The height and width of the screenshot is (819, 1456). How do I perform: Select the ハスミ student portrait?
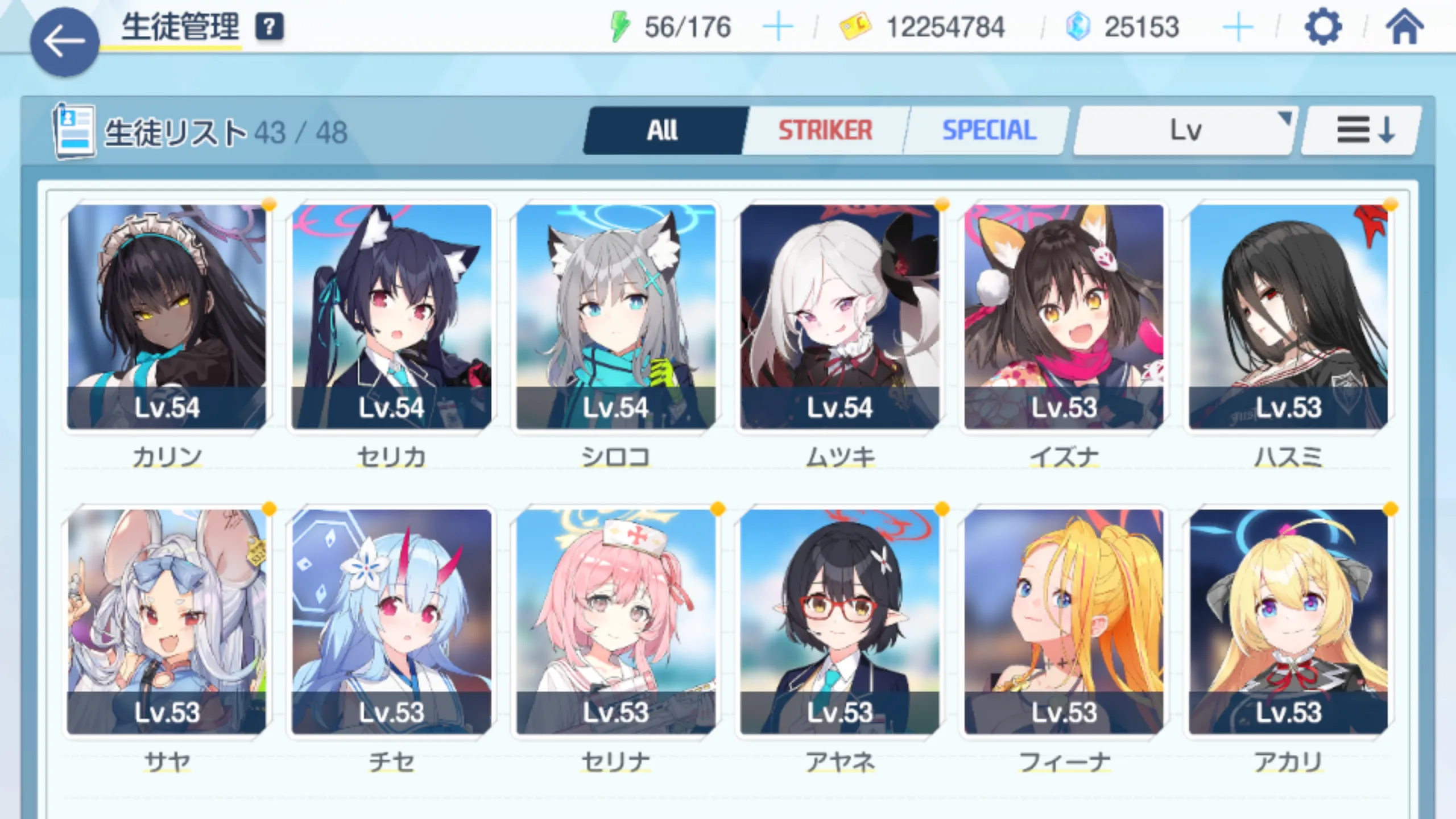1288,316
